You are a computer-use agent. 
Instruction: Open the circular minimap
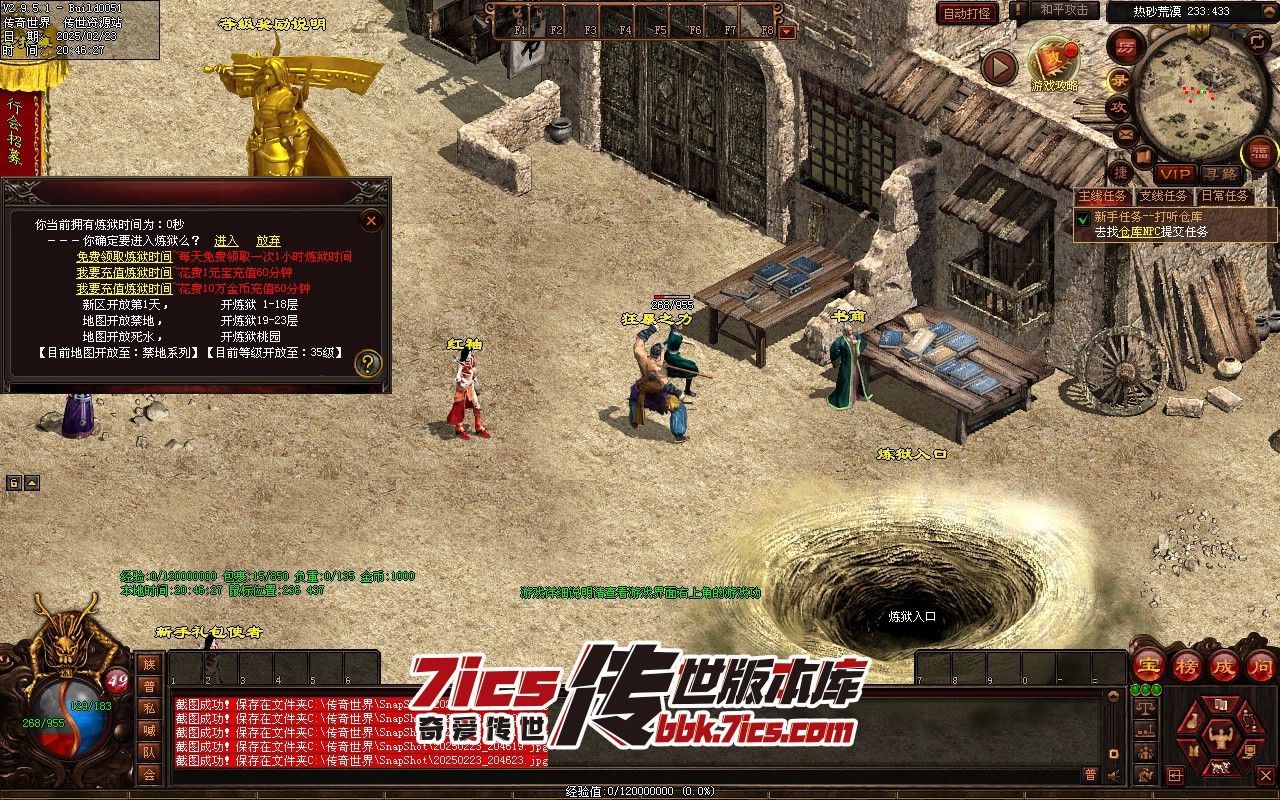pos(1200,90)
